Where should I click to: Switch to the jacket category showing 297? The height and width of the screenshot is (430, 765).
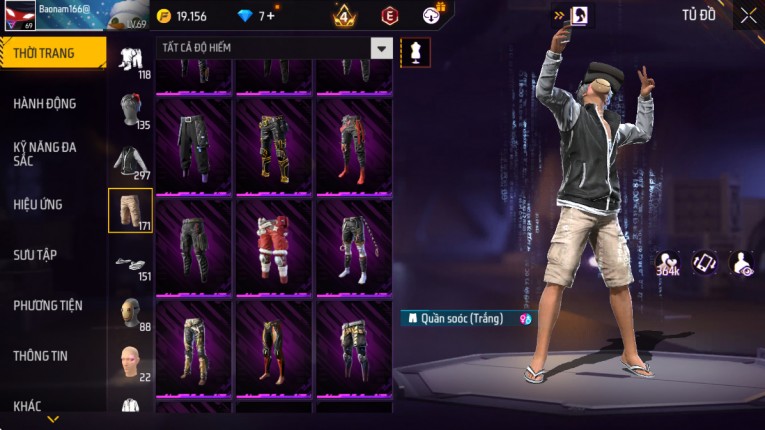point(130,161)
